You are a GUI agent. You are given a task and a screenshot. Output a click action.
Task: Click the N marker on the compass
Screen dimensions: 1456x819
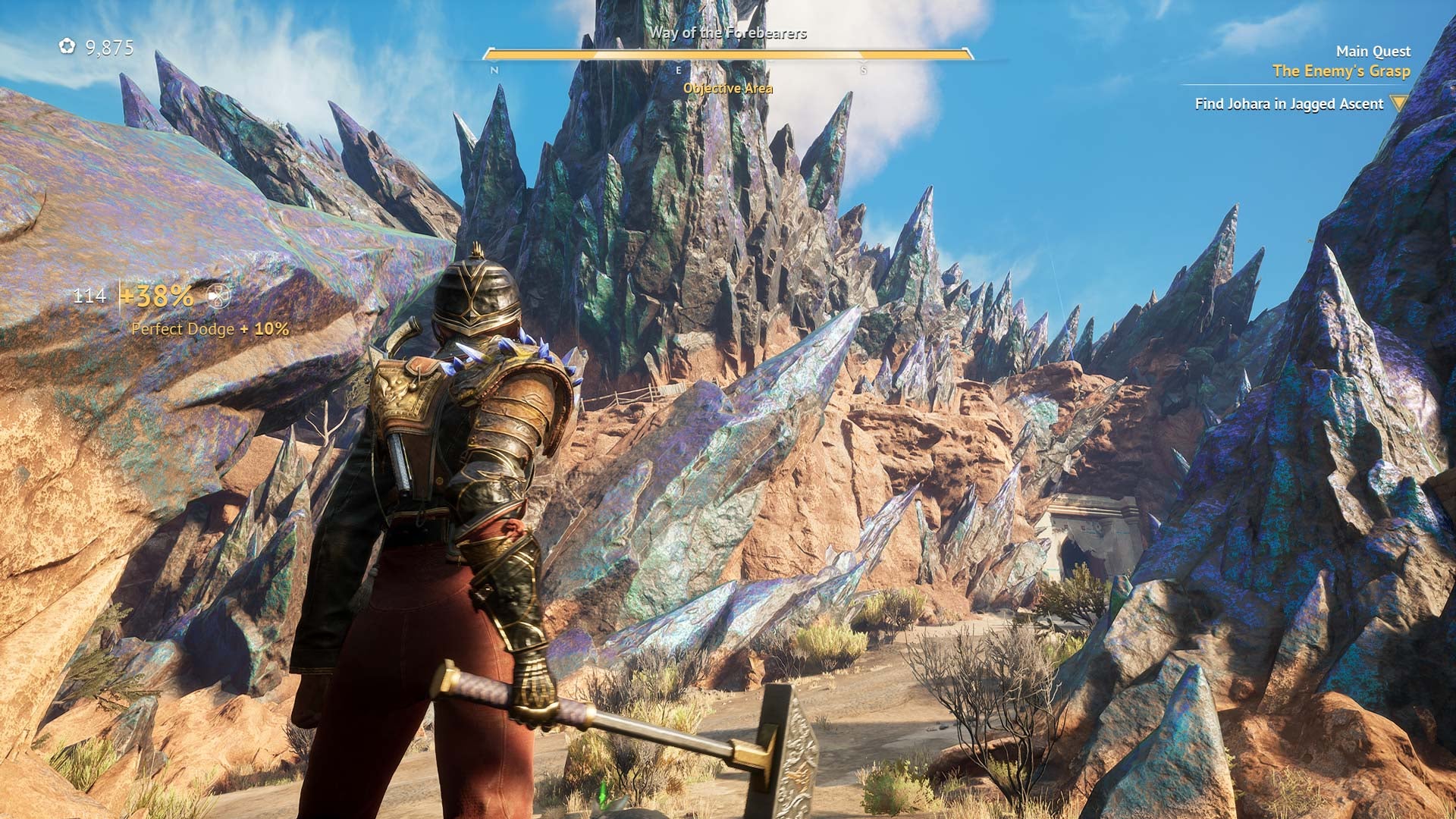click(x=494, y=69)
